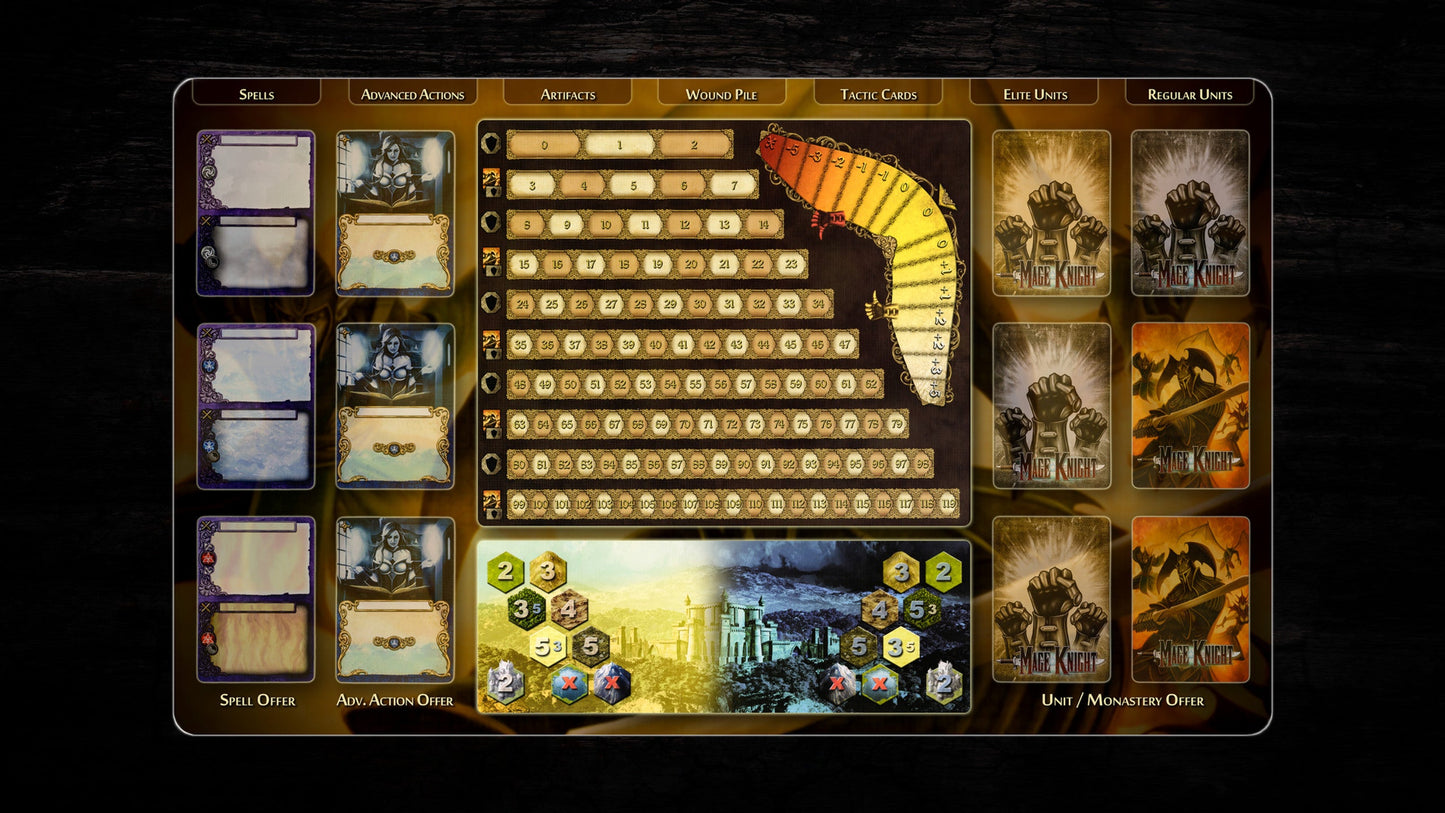Screen dimensions: 1445x813
Task: Select fame track space 119
Action: [x=947, y=504]
